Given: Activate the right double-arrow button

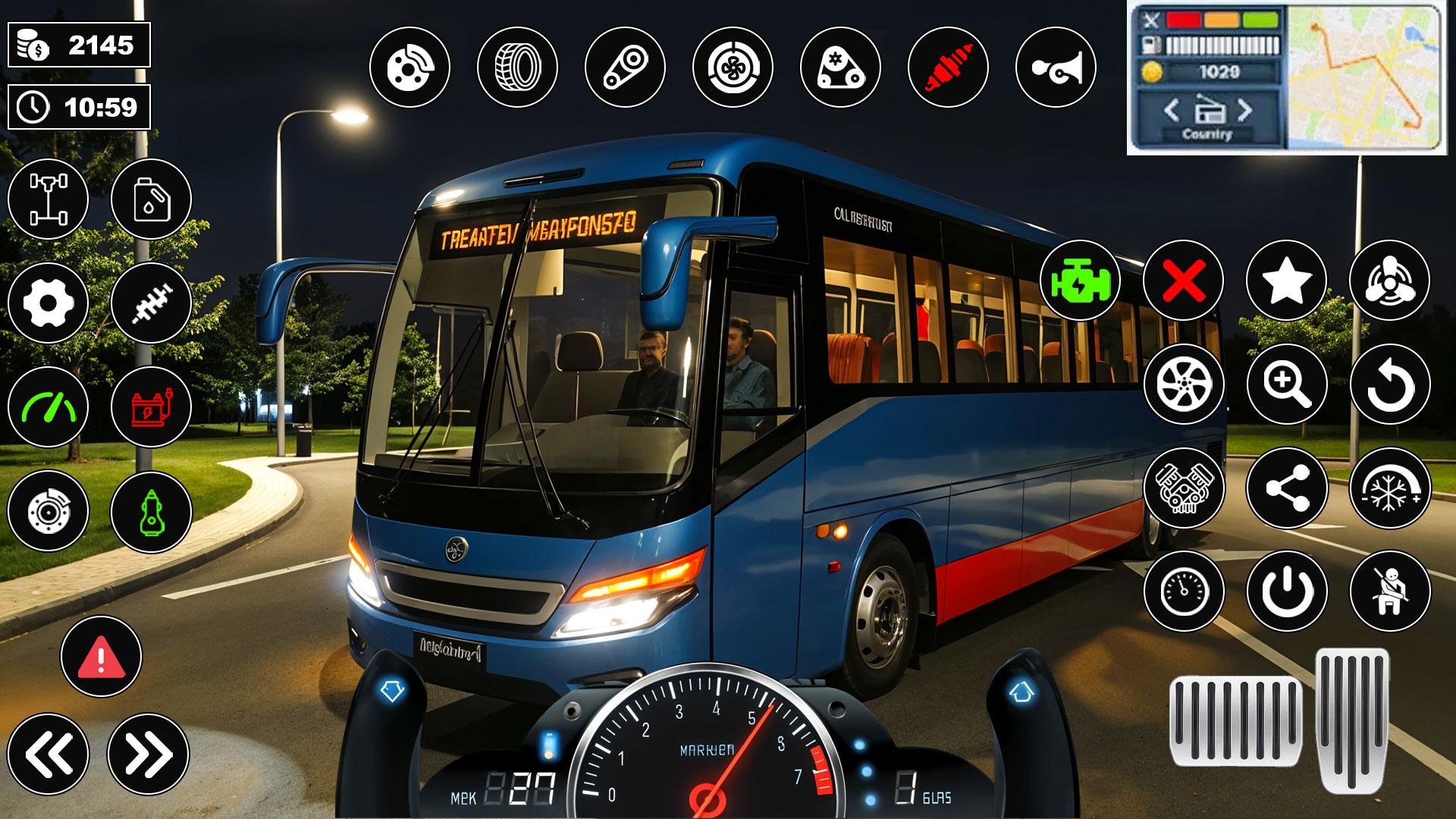Looking at the screenshot, I should tap(148, 754).
